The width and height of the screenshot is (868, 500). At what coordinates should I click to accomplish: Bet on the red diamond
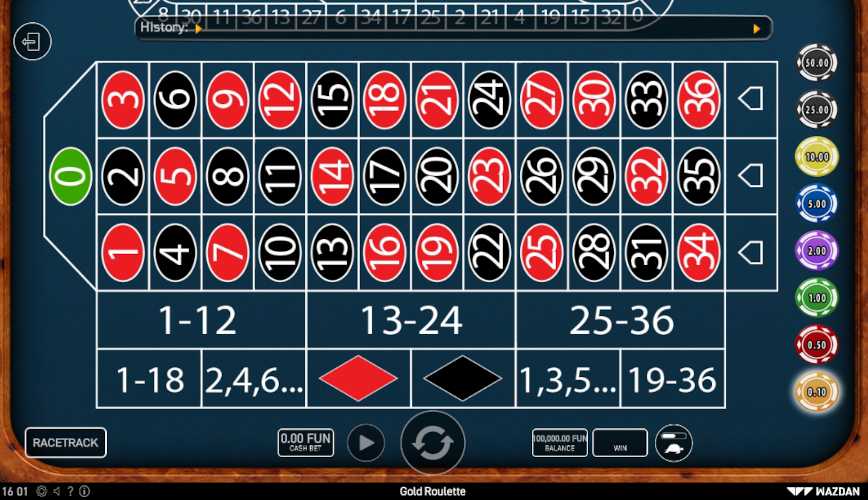tap(358, 379)
